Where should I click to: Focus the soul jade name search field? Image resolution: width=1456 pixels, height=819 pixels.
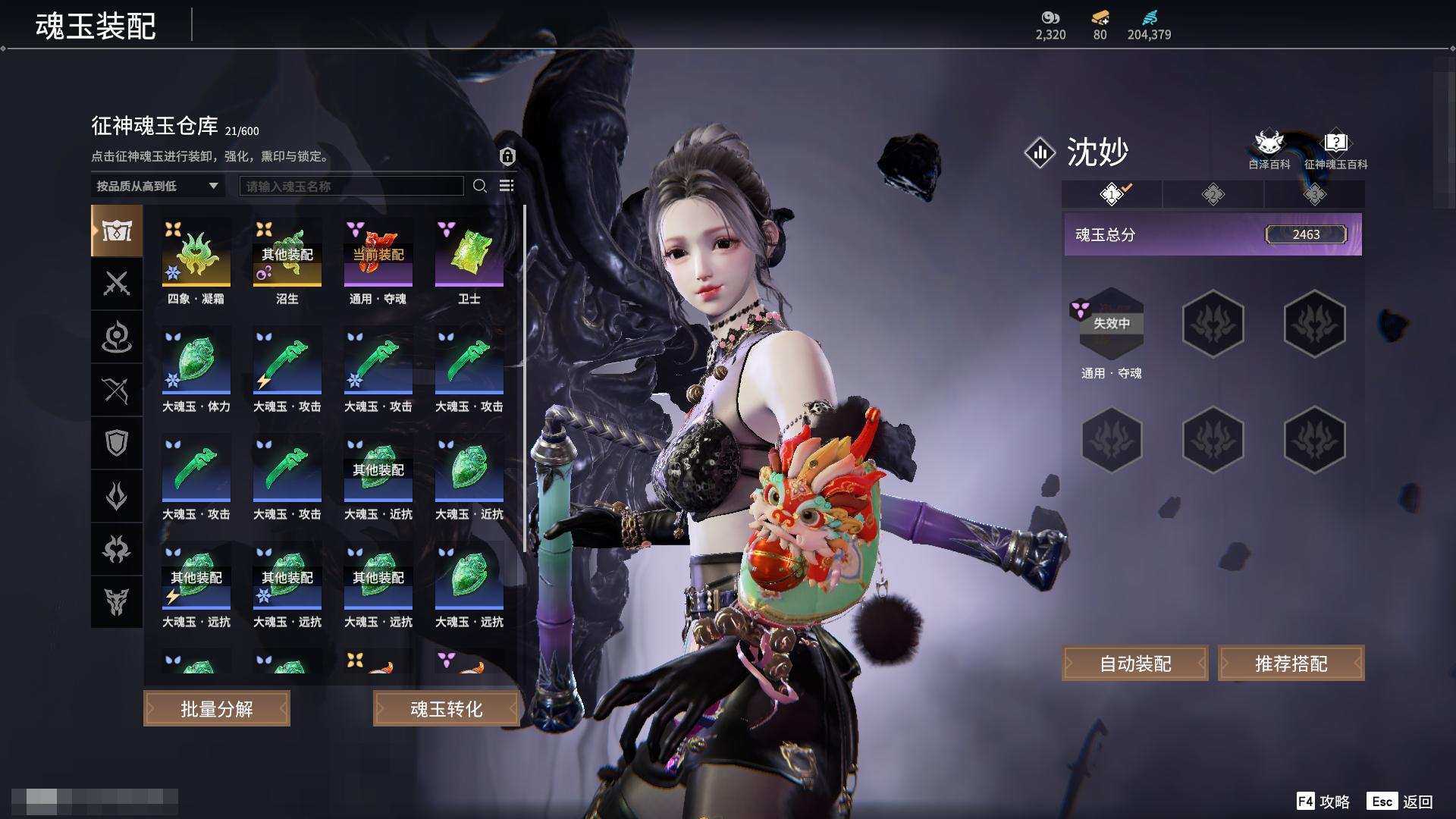(x=351, y=186)
